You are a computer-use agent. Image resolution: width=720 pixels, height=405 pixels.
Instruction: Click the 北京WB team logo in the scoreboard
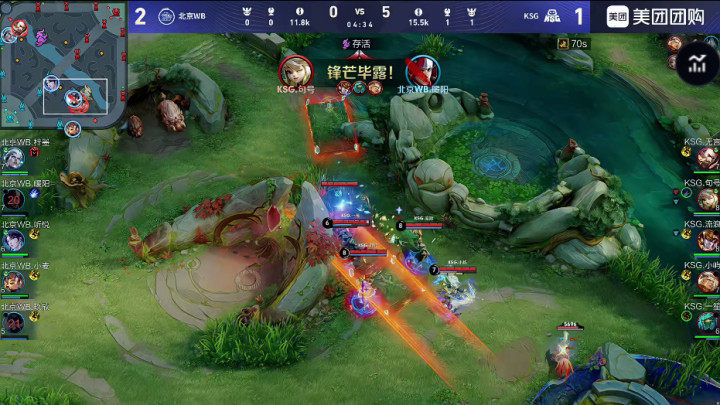(x=166, y=15)
